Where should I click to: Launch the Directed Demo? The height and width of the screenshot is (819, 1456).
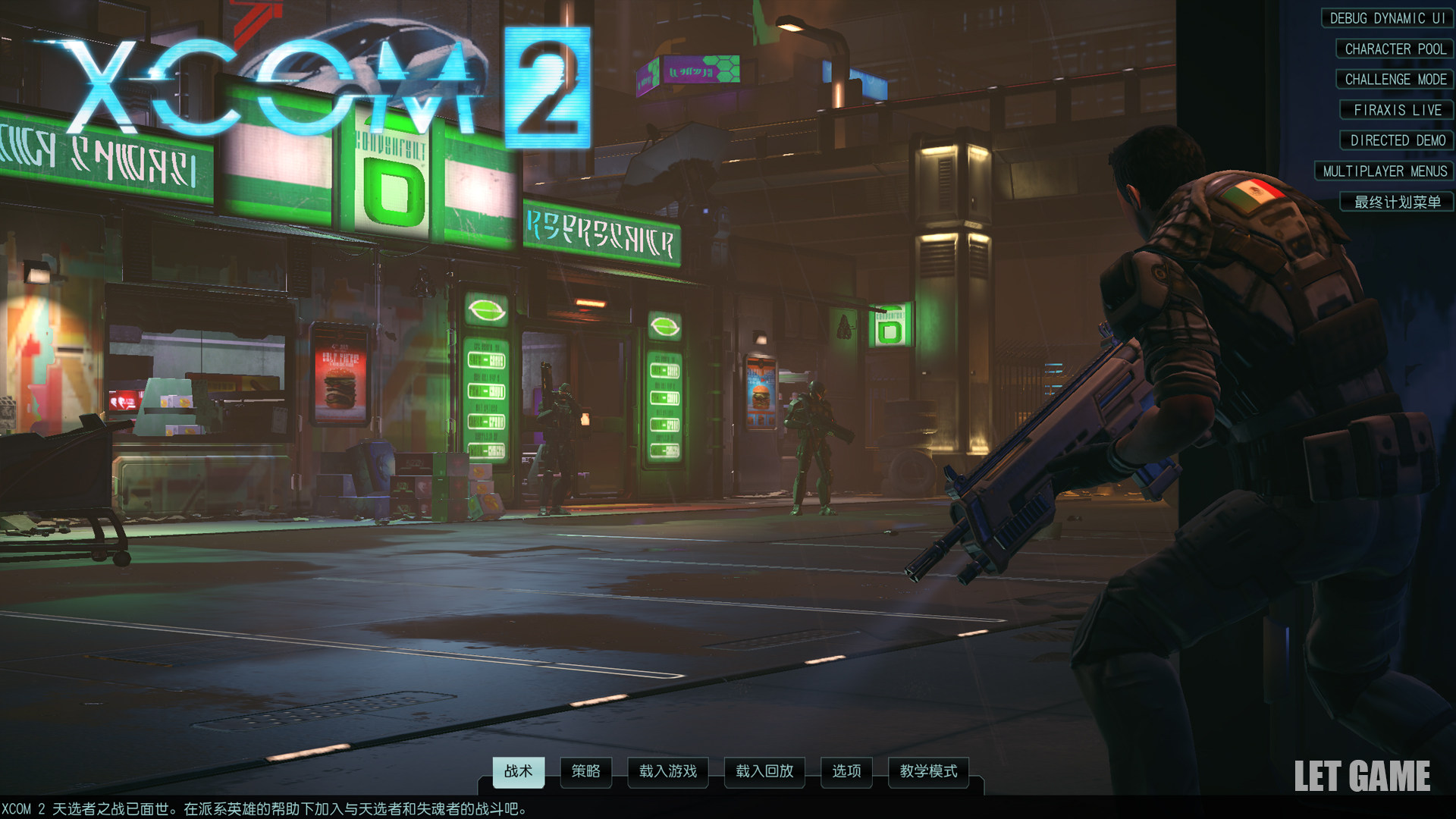tap(1397, 140)
